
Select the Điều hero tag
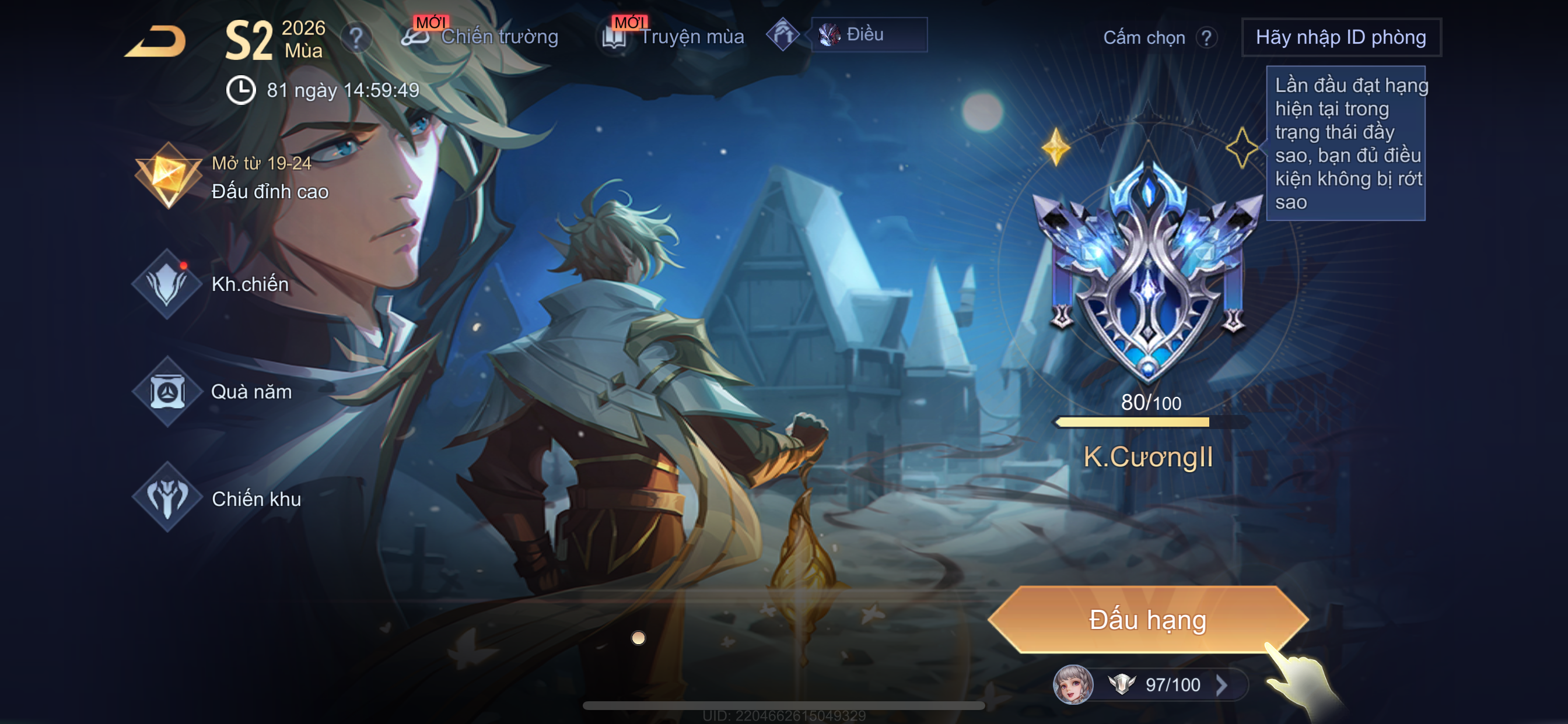pyautogui.click(x=868, y=34)
